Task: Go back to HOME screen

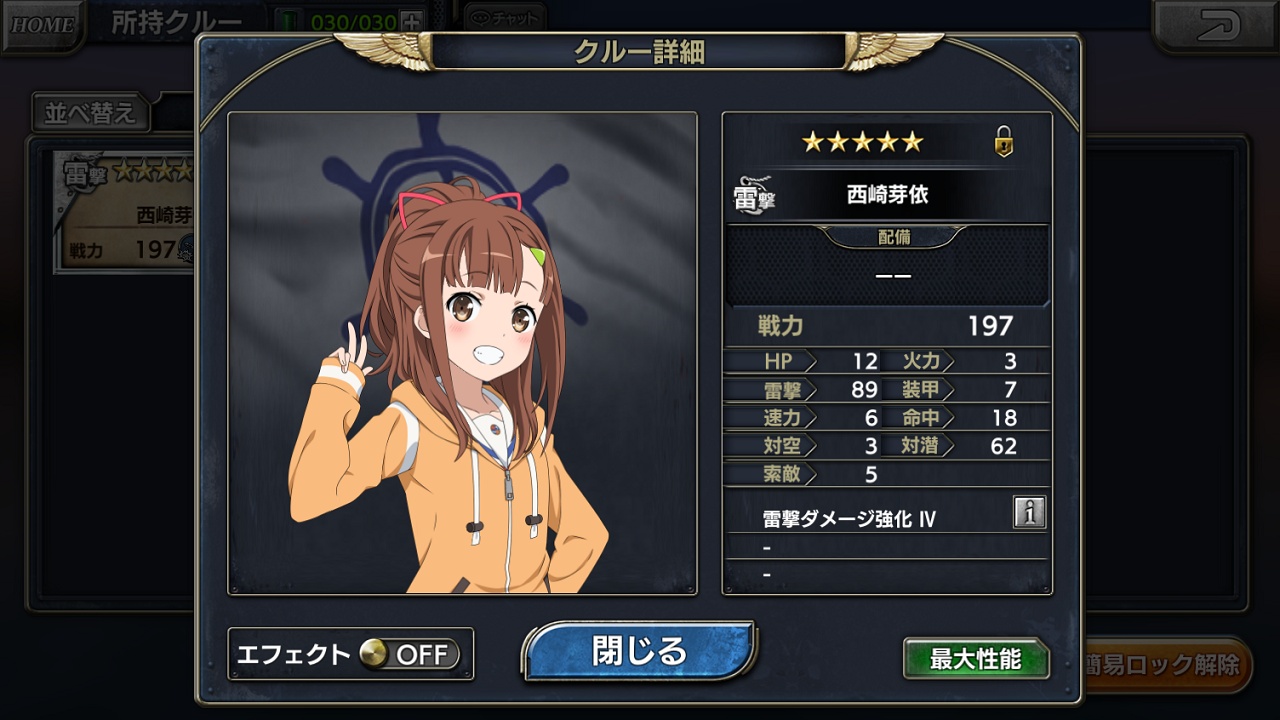Action: tap(41, 23)
